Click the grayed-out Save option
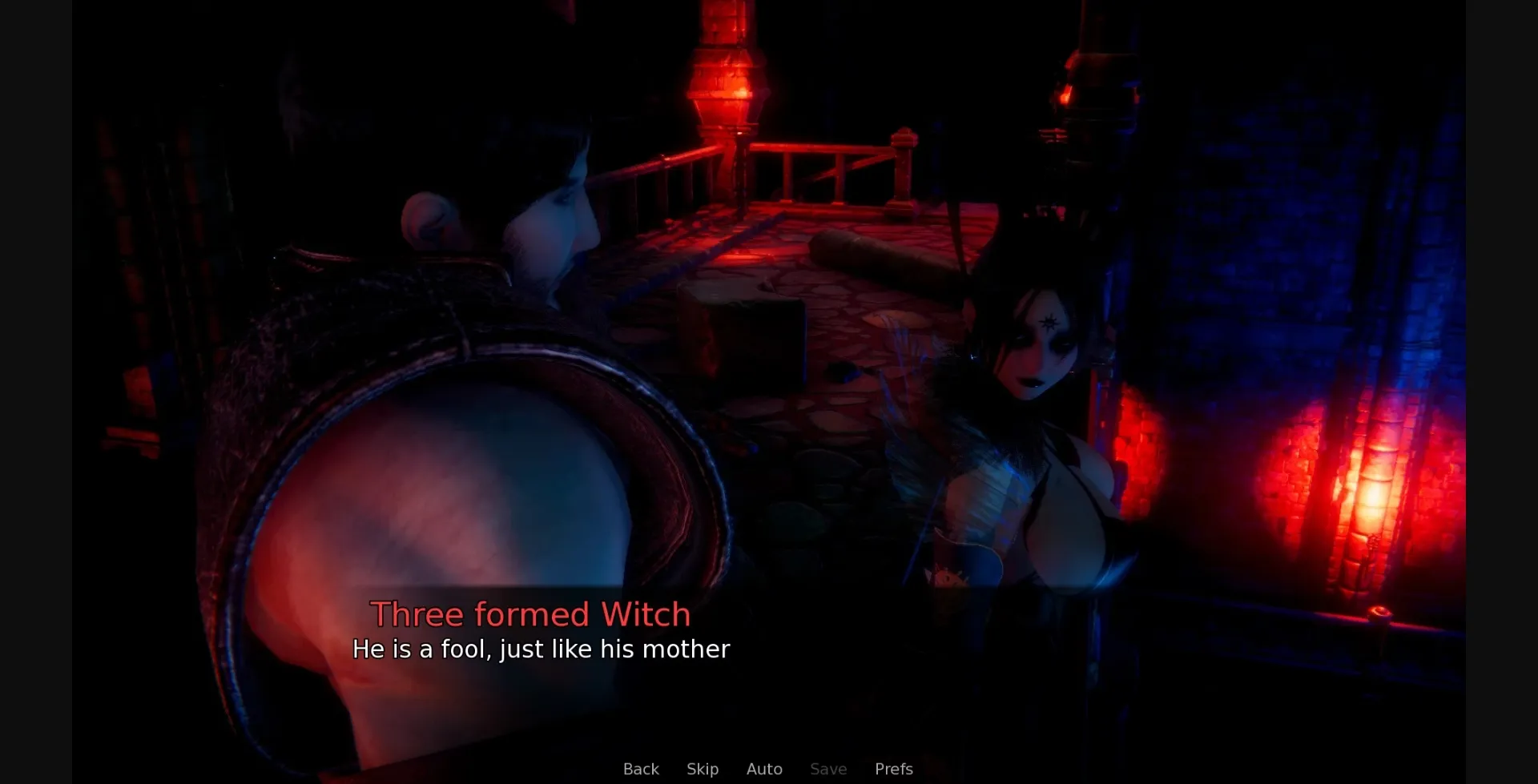This screenshot has width=1538, height=784. pos(828,769)
